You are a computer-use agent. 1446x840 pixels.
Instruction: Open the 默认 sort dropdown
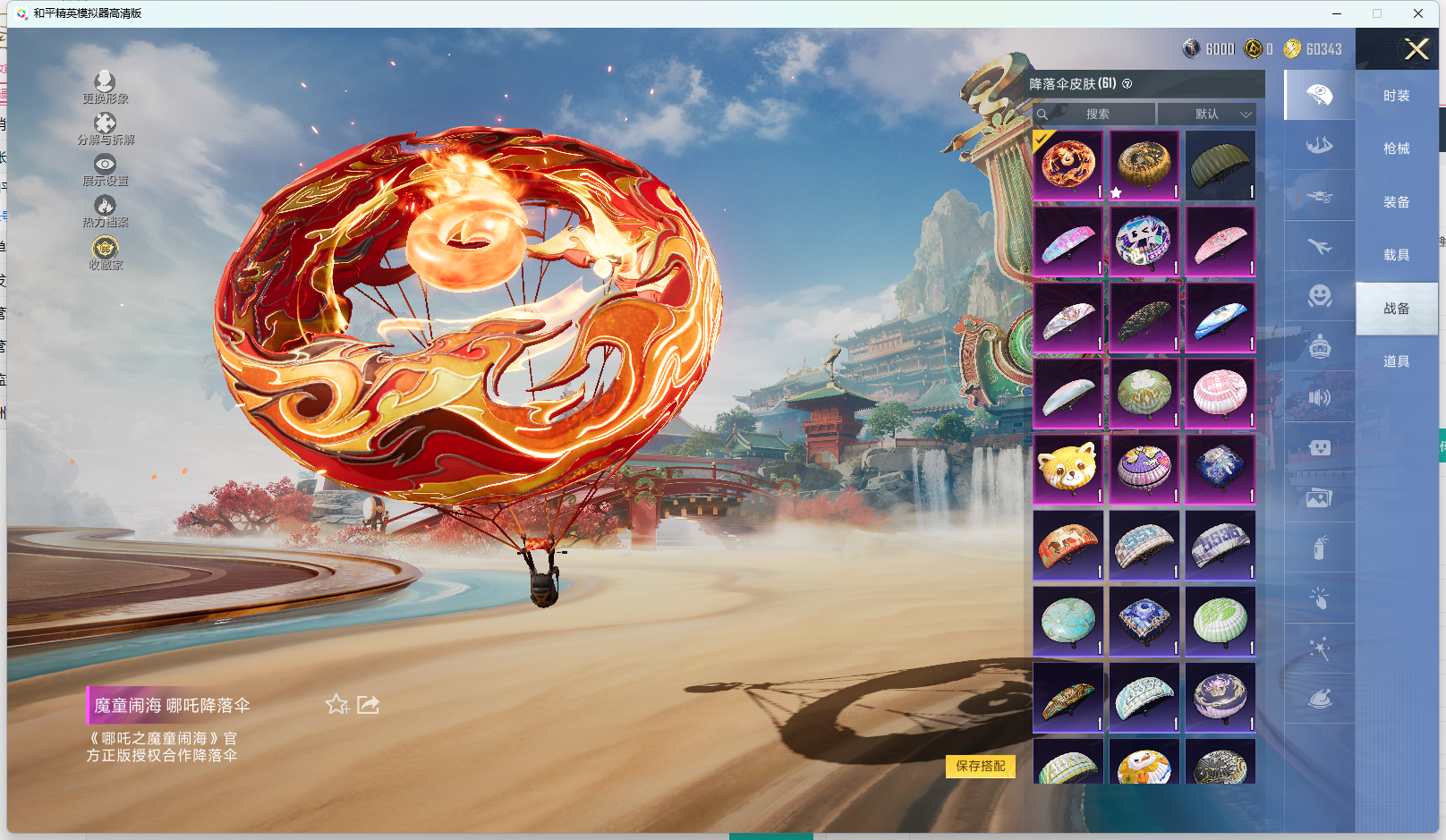pos(1207,115)
